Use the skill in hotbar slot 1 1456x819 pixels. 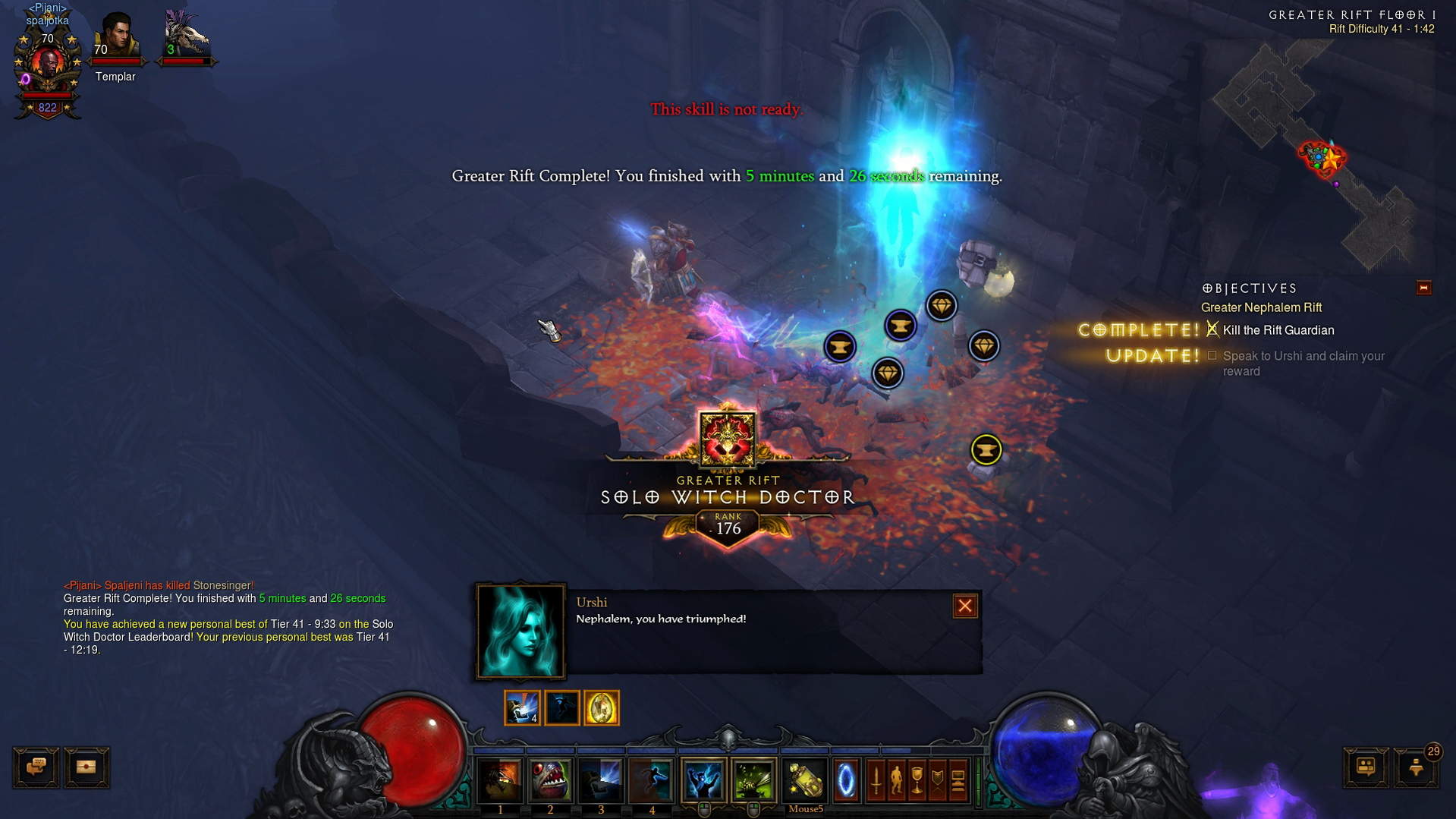[x=500, y=780]
